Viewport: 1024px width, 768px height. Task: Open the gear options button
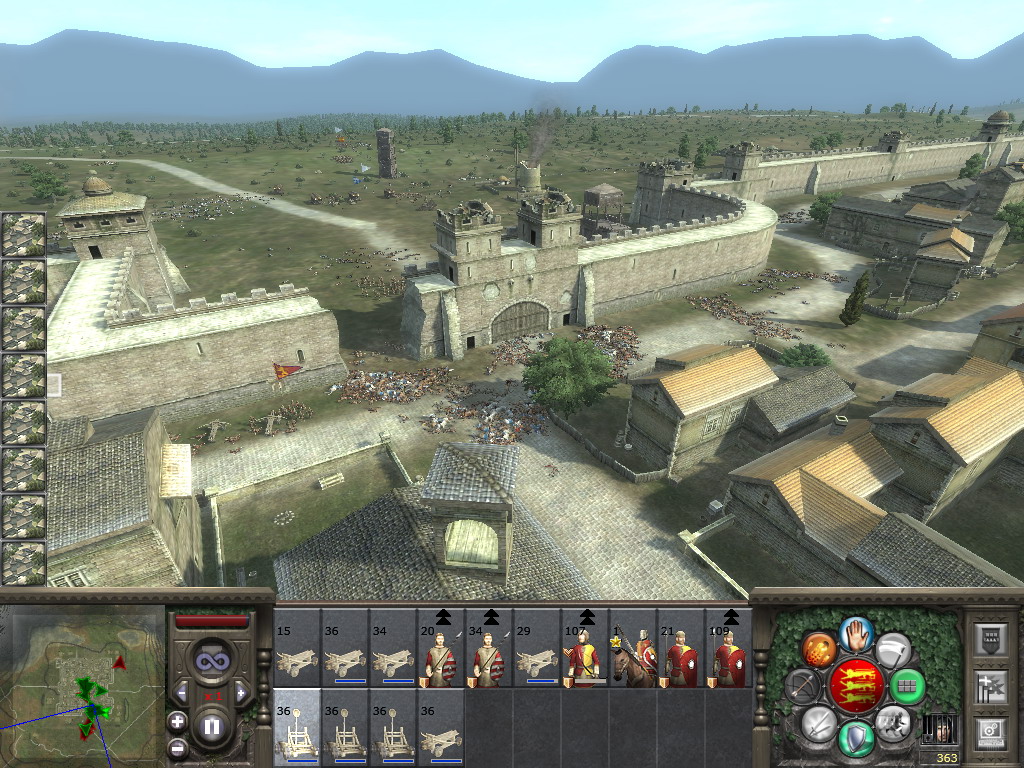pyautogui.click(x=989, y=732)
